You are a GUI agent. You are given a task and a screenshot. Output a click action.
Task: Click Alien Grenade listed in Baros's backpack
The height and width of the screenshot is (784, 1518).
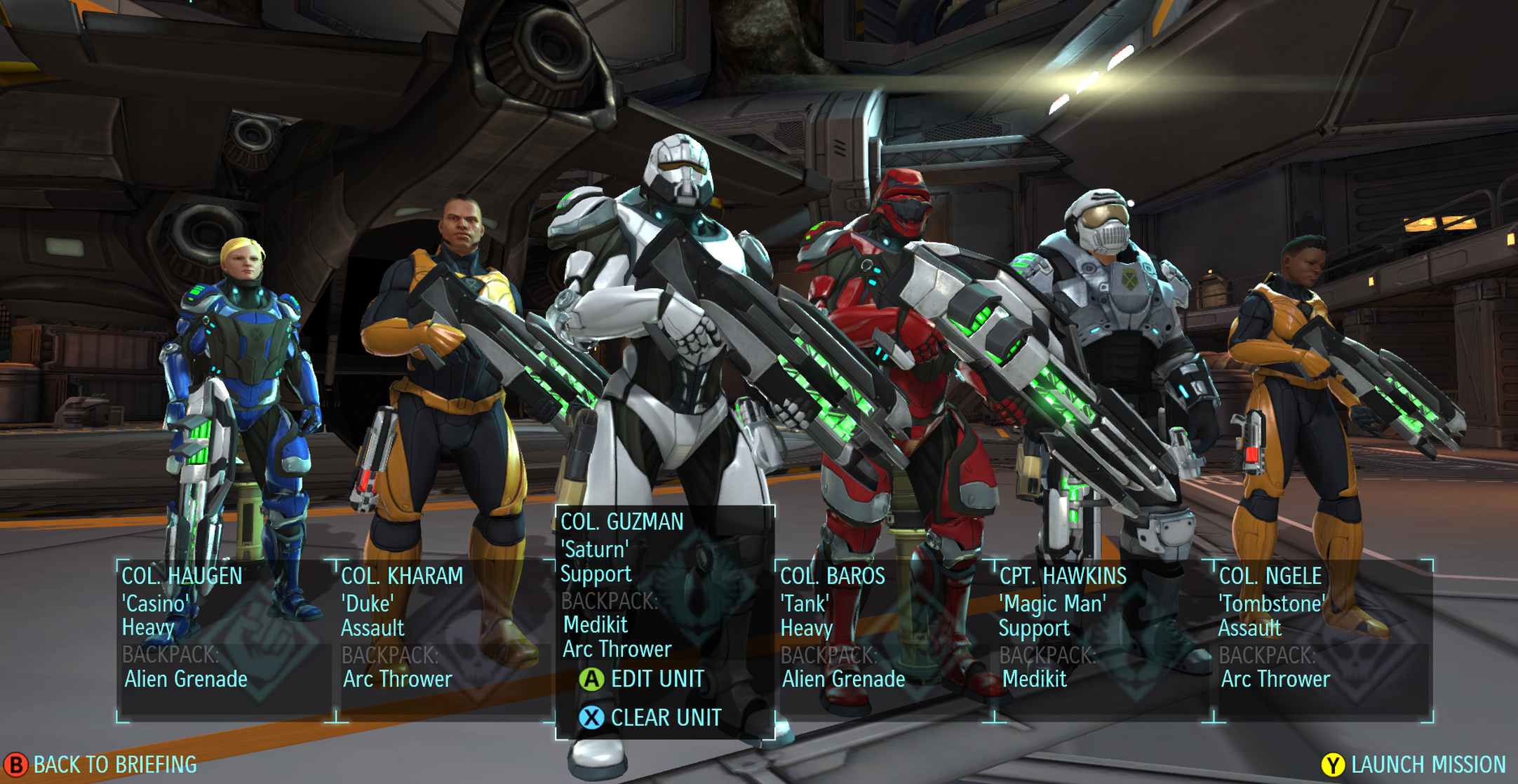845,679
